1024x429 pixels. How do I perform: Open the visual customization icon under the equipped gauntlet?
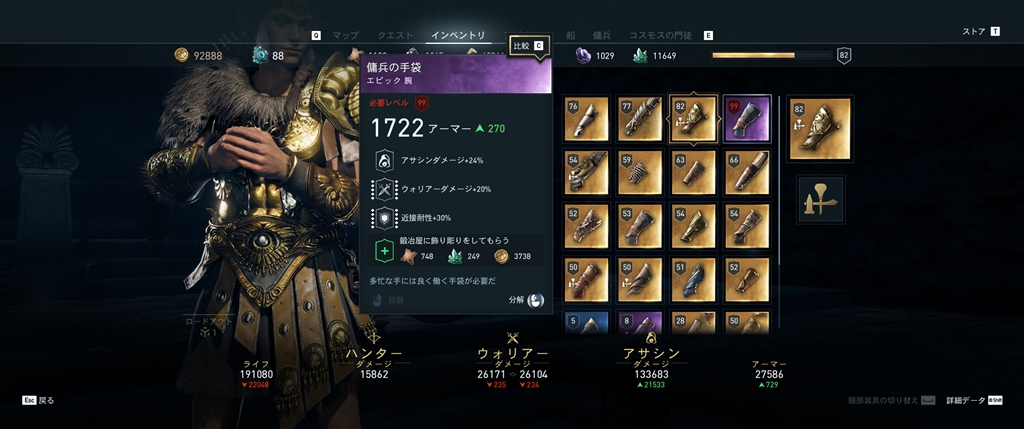pyautogui.click(x=820, y=200)
